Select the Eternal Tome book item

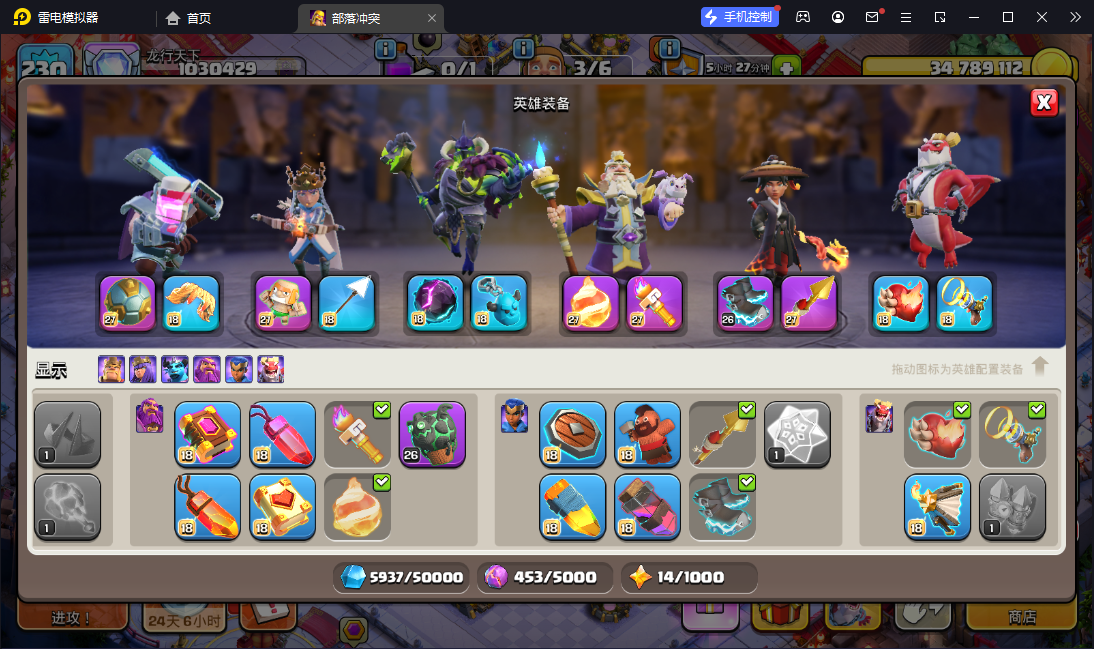click(x=208, y=434)
